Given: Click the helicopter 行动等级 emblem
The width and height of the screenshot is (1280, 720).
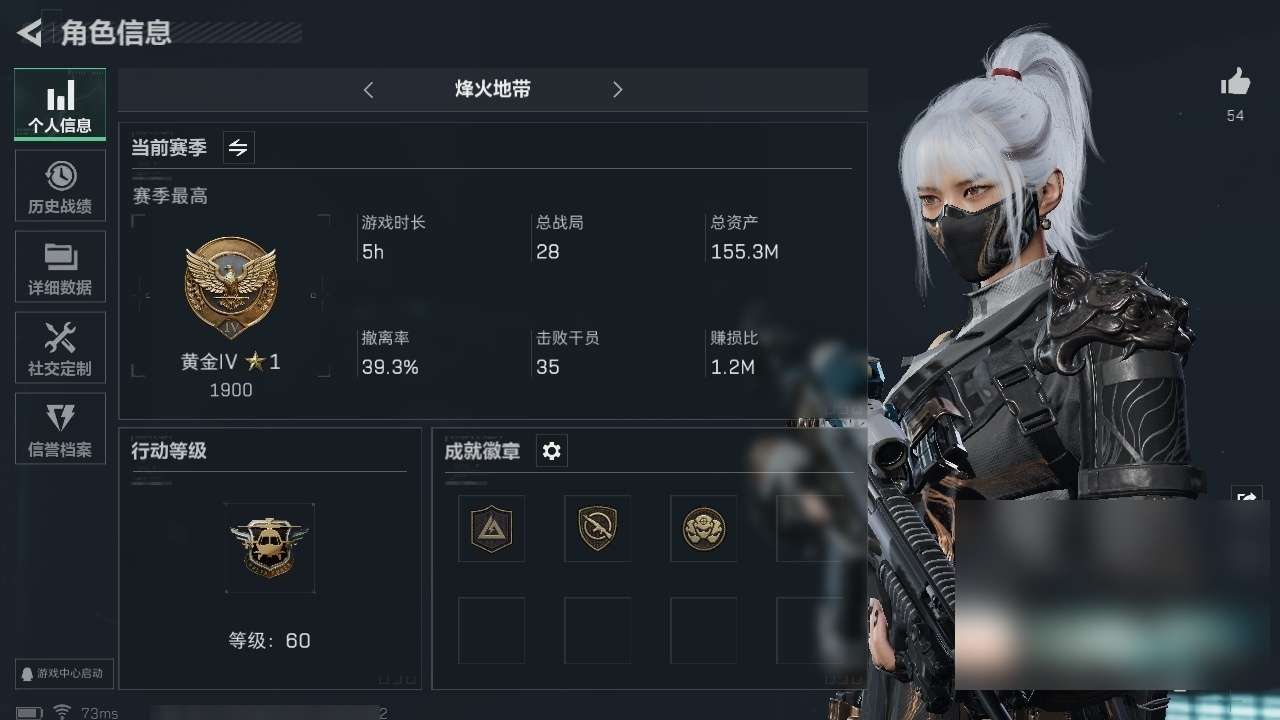Looking at the screenshot, I should [x=270, y=547].
